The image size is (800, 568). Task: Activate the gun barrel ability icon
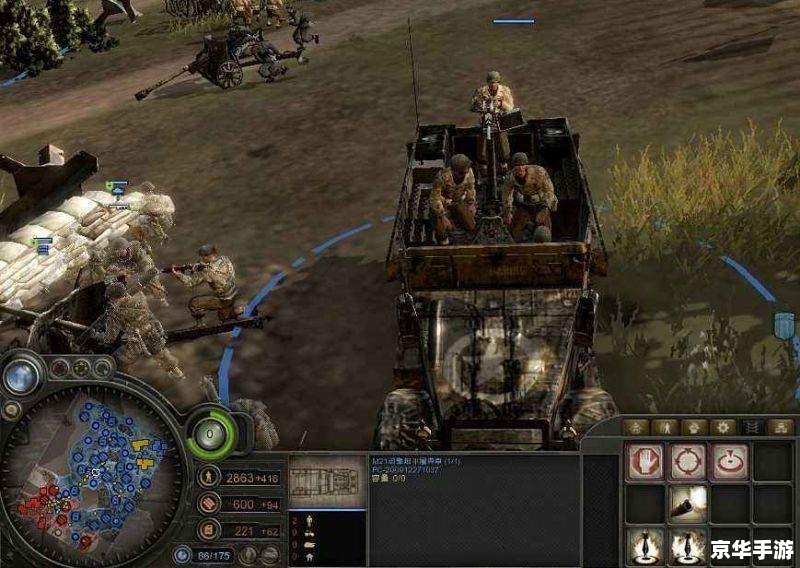click(x=688, y=503)
